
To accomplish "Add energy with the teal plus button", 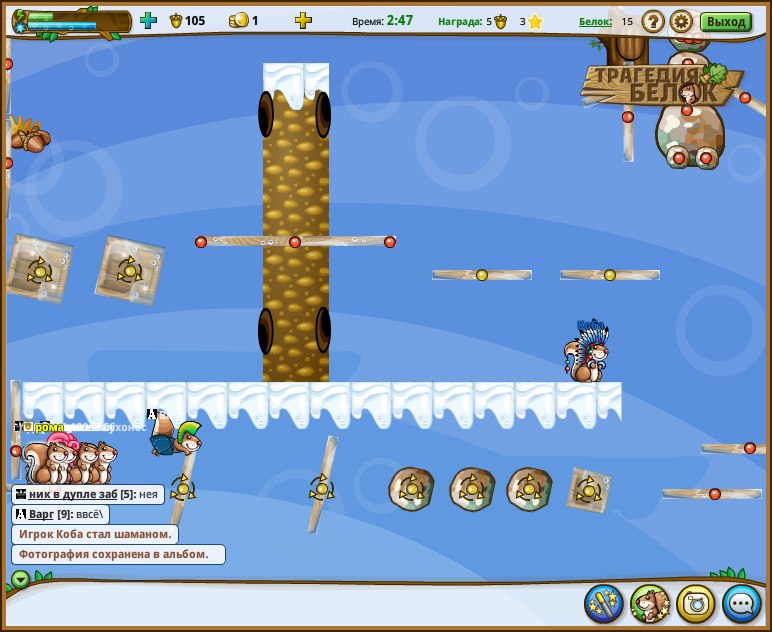I will (149, 20).
